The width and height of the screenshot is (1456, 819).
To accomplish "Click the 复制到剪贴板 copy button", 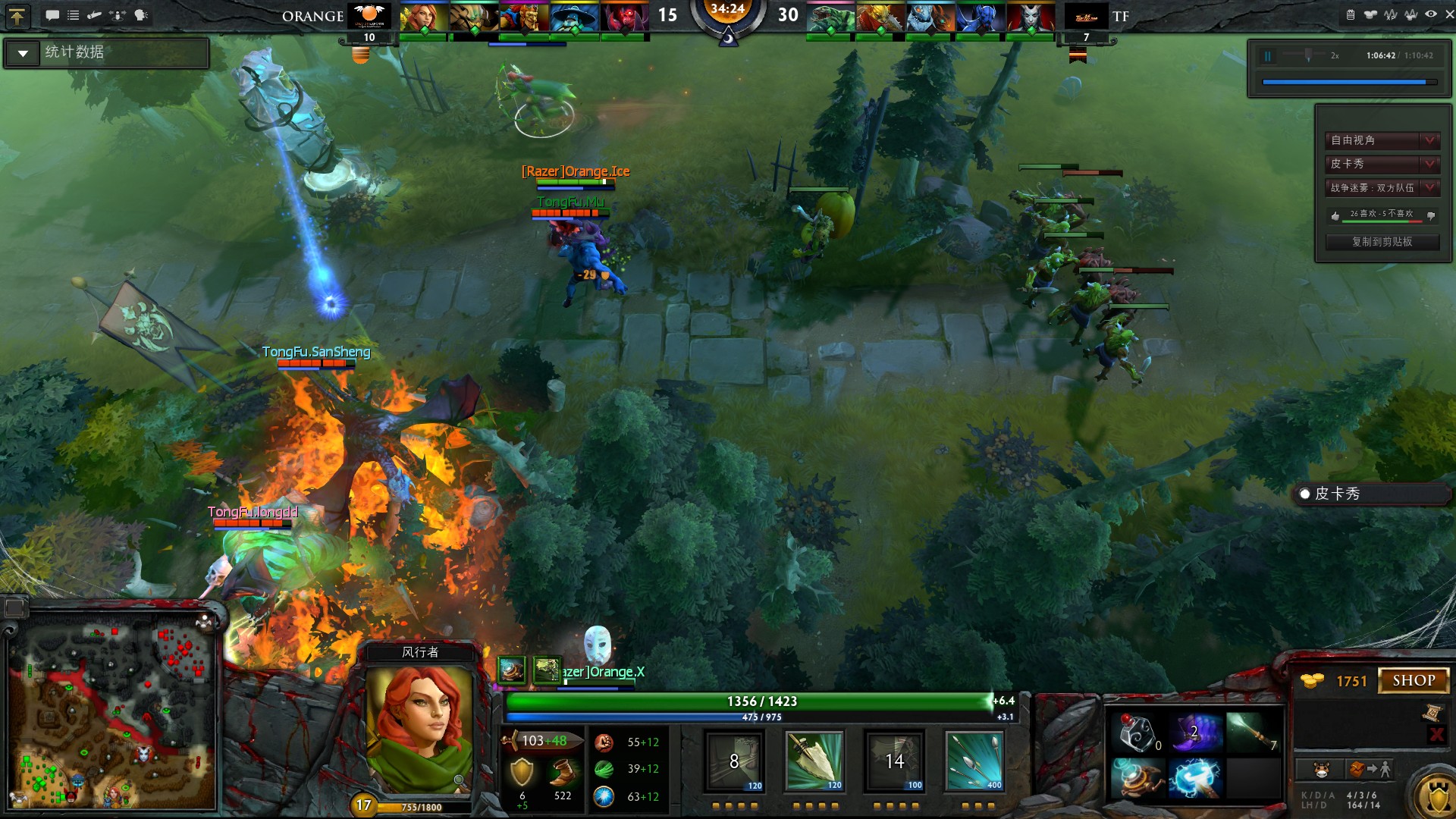I will click(1382, 242).
